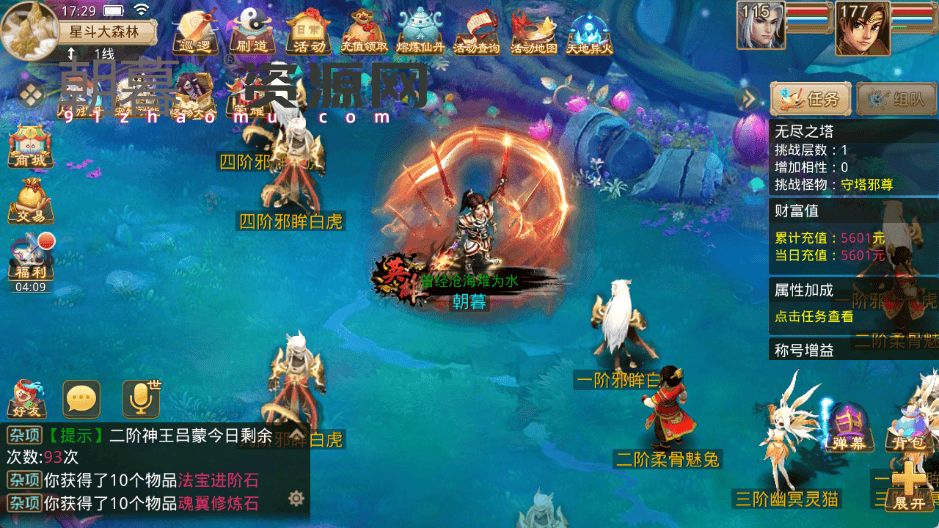
Task: Open the 熔炼仙丹 cauldron icon
Action: 420,30
